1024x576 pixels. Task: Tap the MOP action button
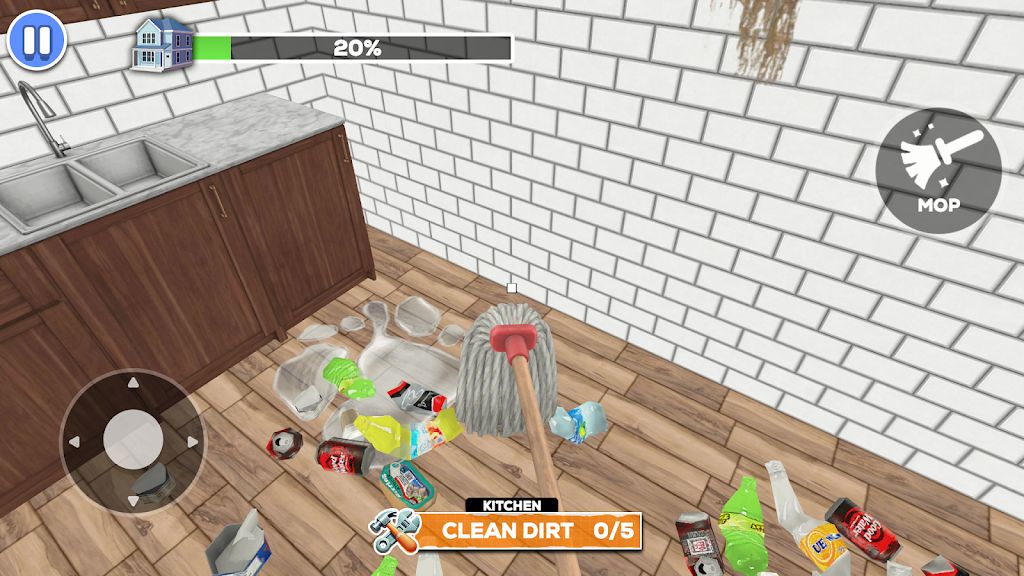point(937,171)
